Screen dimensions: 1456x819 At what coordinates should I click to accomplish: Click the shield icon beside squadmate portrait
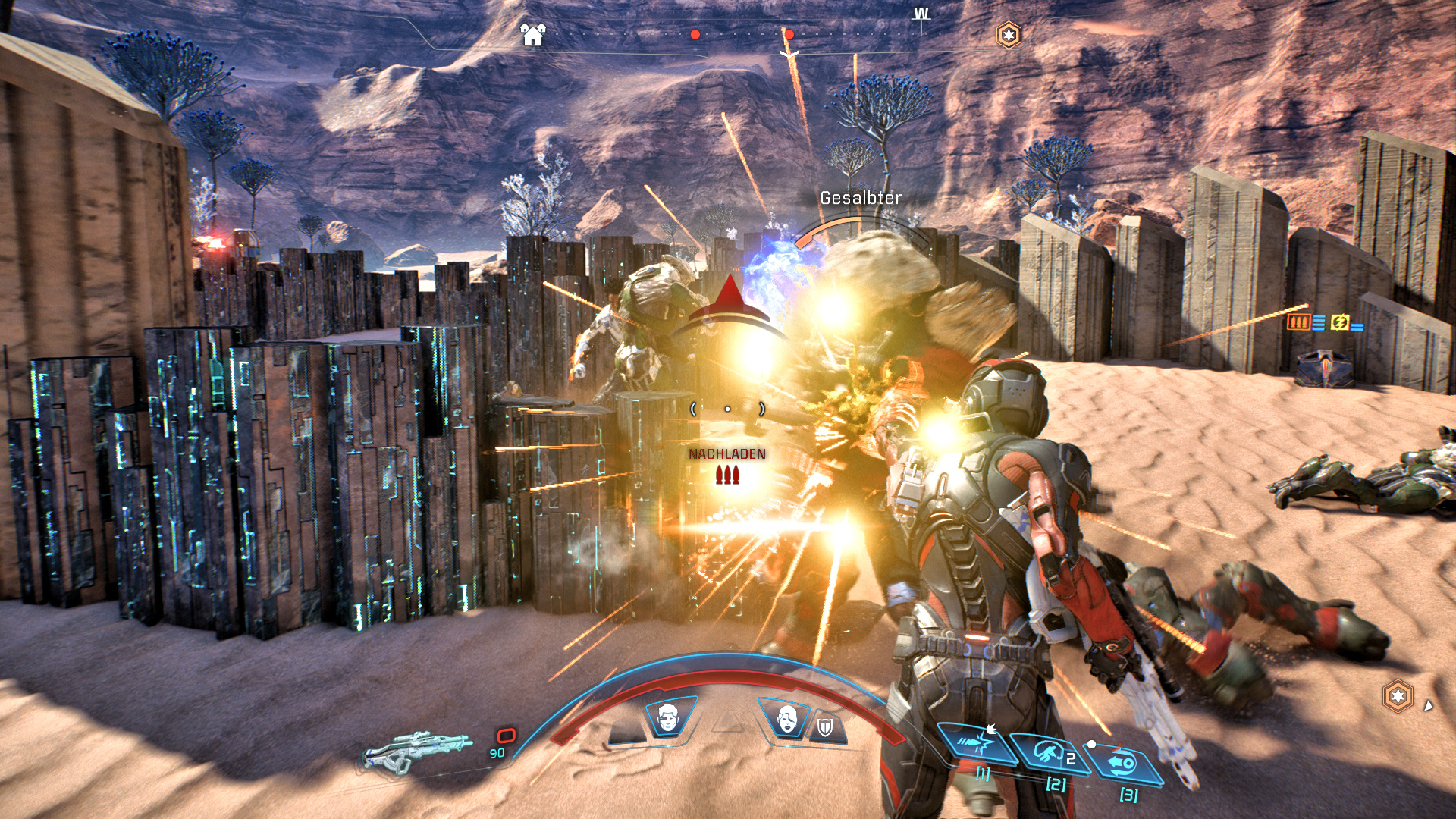[825, 729]
